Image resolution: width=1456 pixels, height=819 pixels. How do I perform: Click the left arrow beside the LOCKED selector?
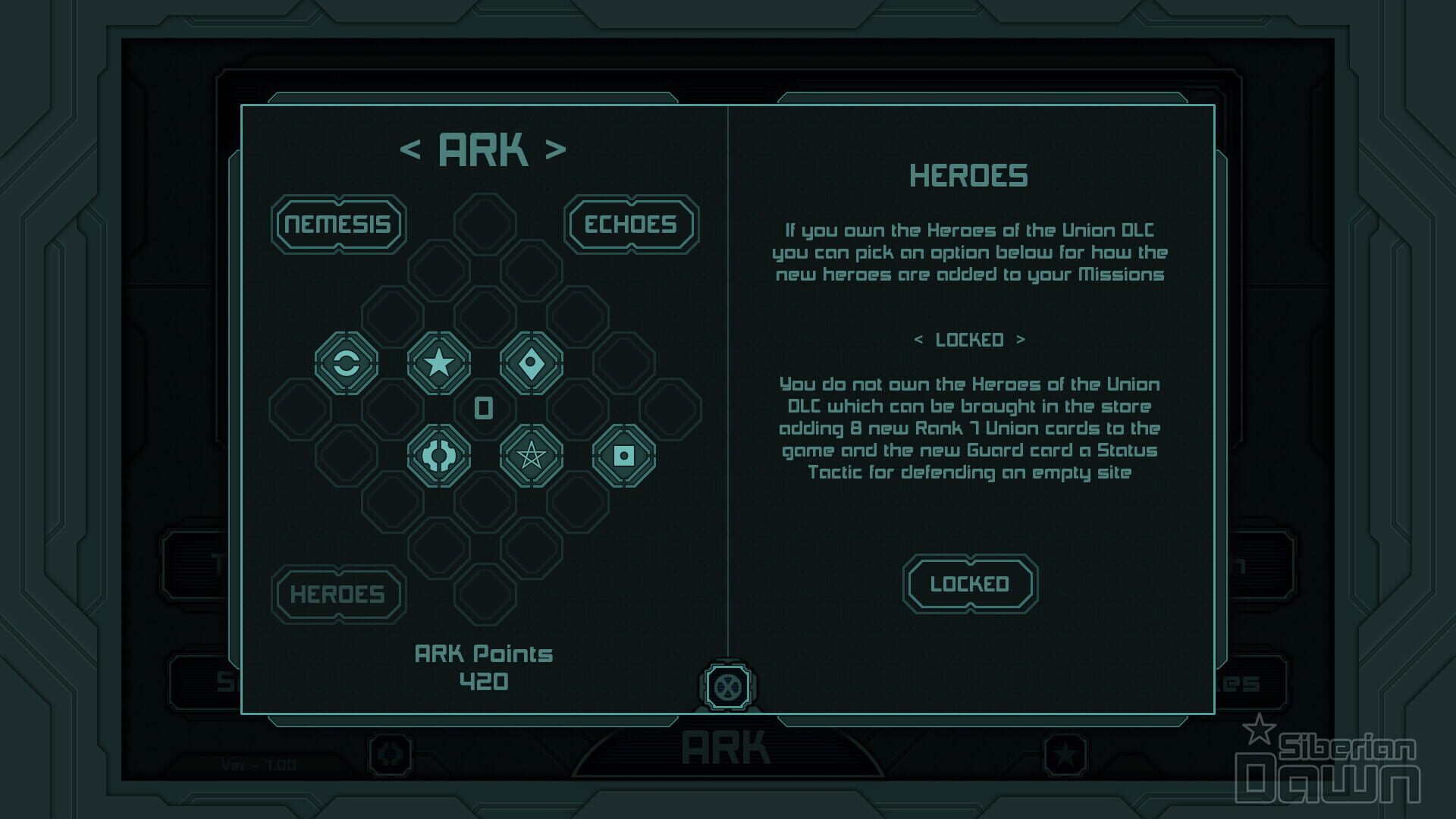(920, 340)
